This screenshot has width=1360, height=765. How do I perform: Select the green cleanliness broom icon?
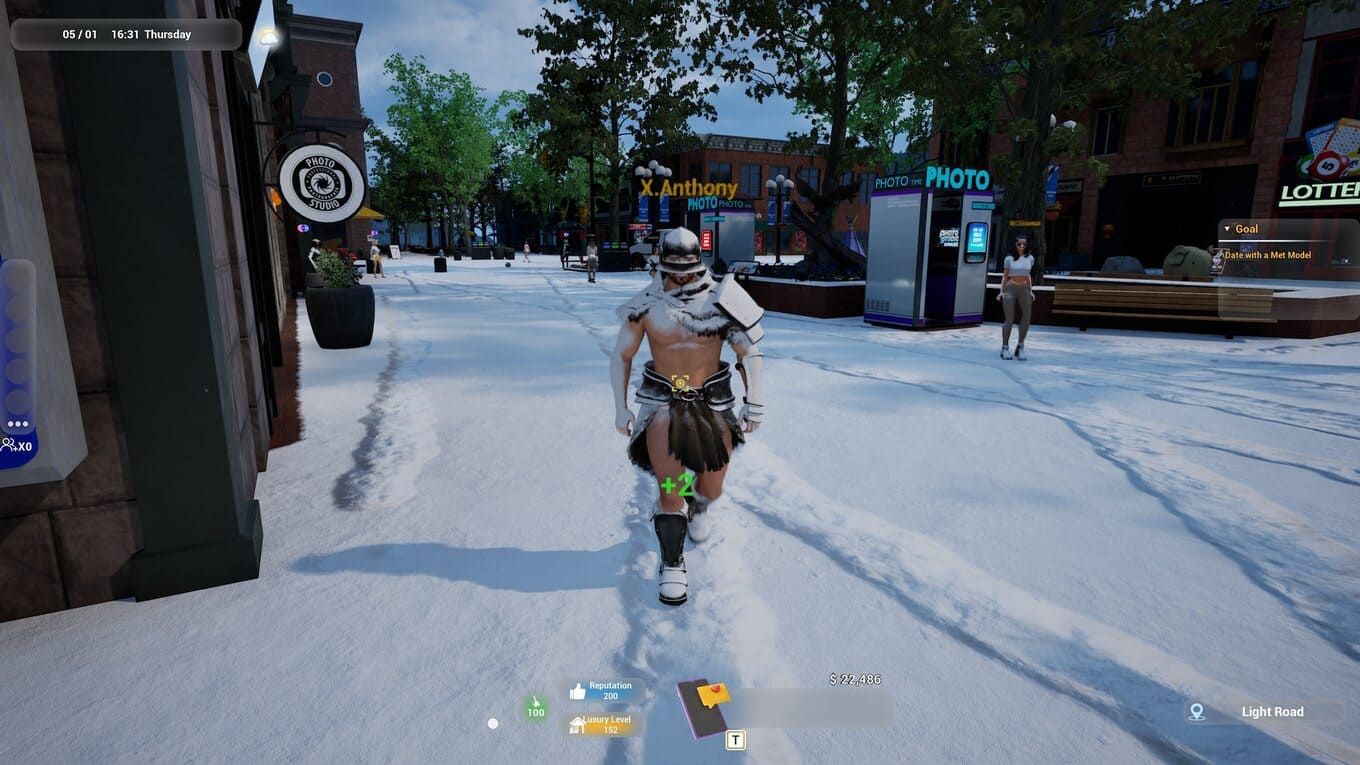point(536,708)
